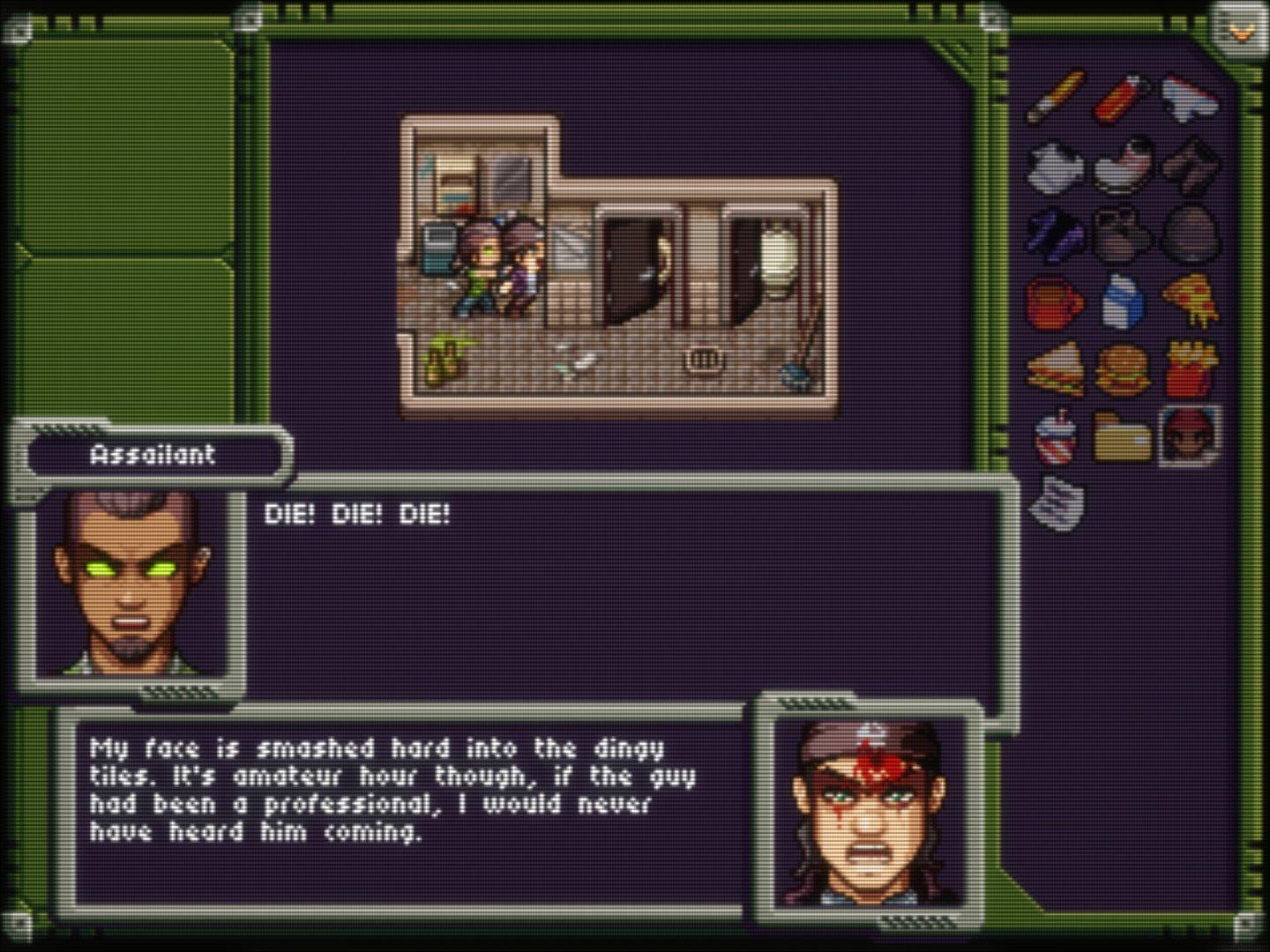Select the white sneaker item
Screen dimensions: 1270x952
tap(1123, 165)
